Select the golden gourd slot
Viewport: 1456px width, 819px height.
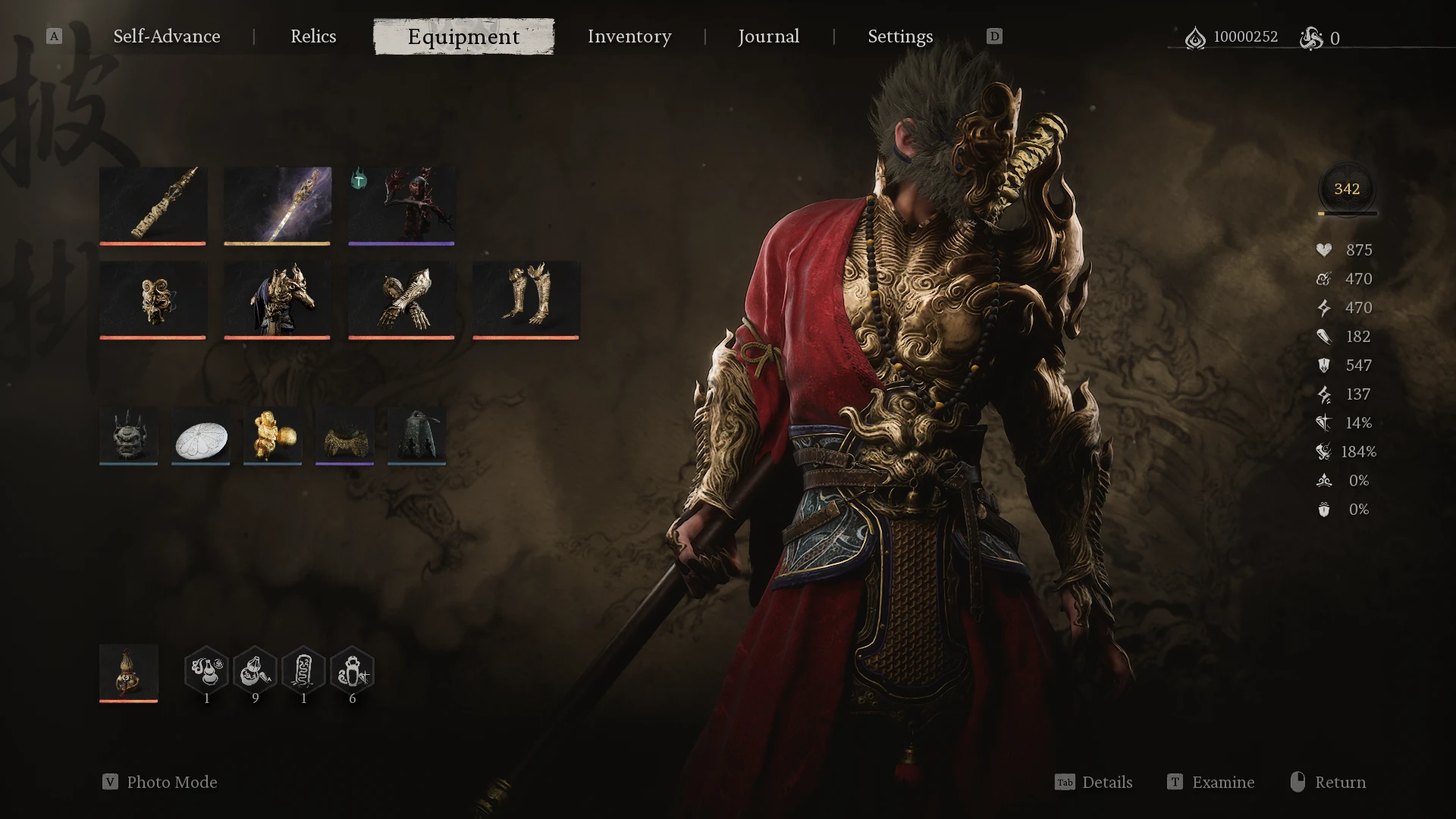coord(128,673)
